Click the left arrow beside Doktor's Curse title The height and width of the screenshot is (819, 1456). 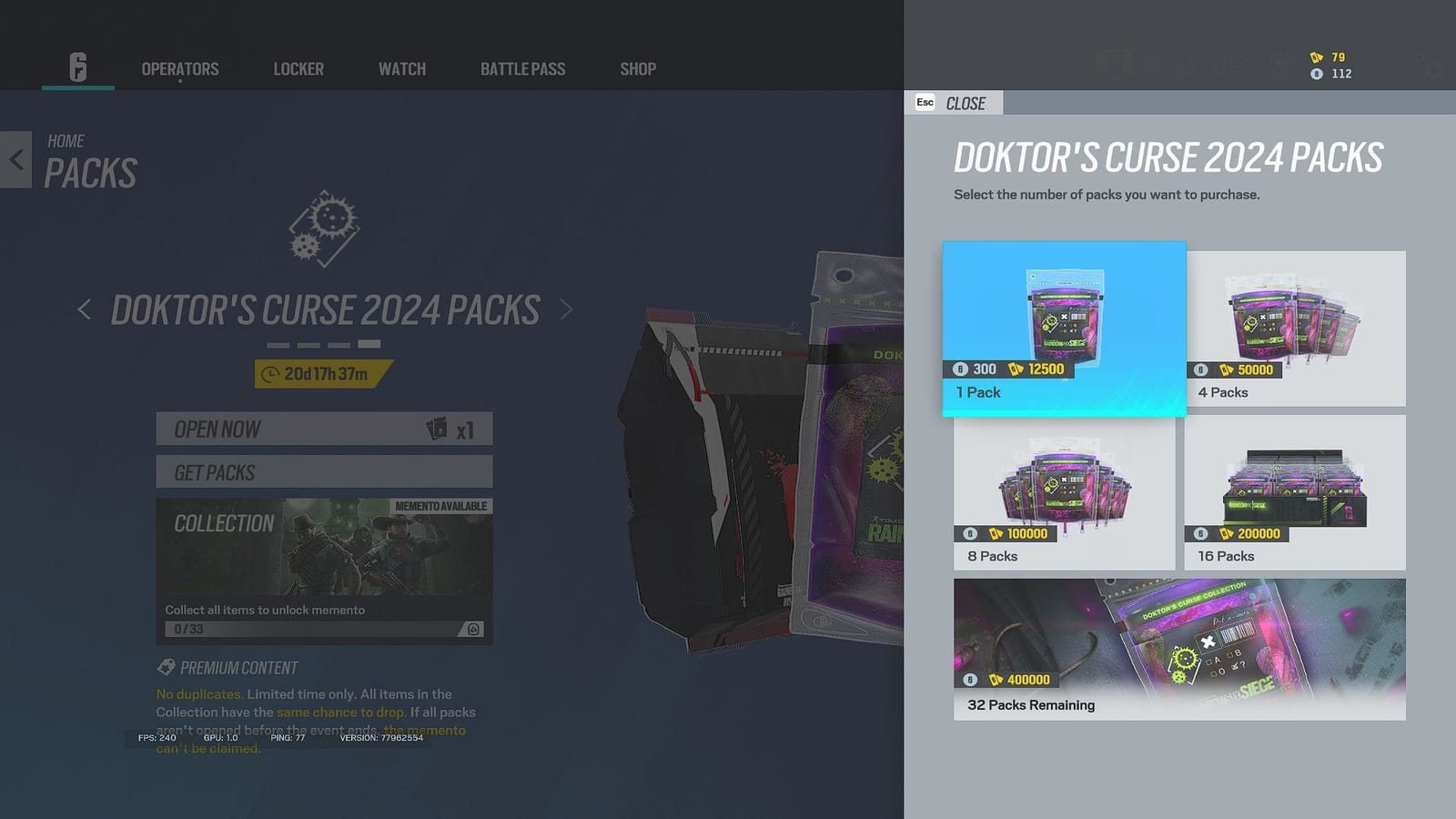(84, 309)
